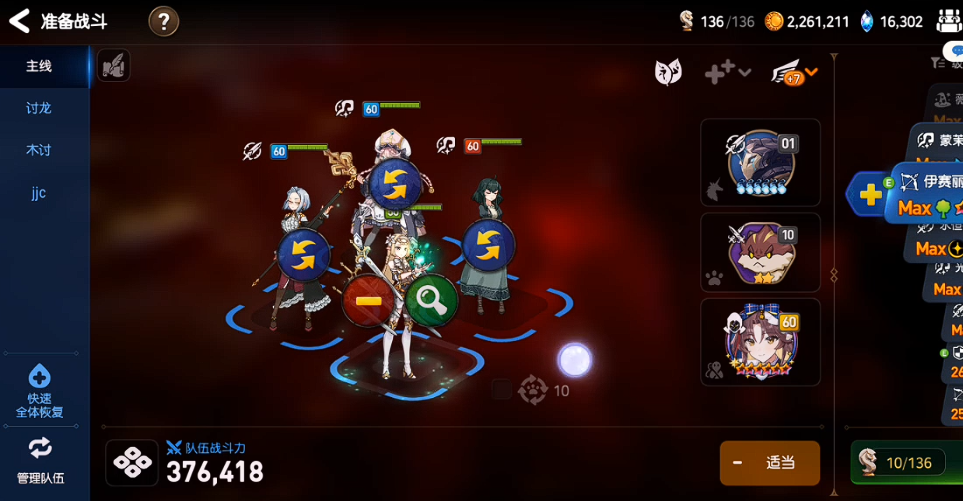
Task: Click the pencil edit icon beside the tabs
Action: click(114, 66)
